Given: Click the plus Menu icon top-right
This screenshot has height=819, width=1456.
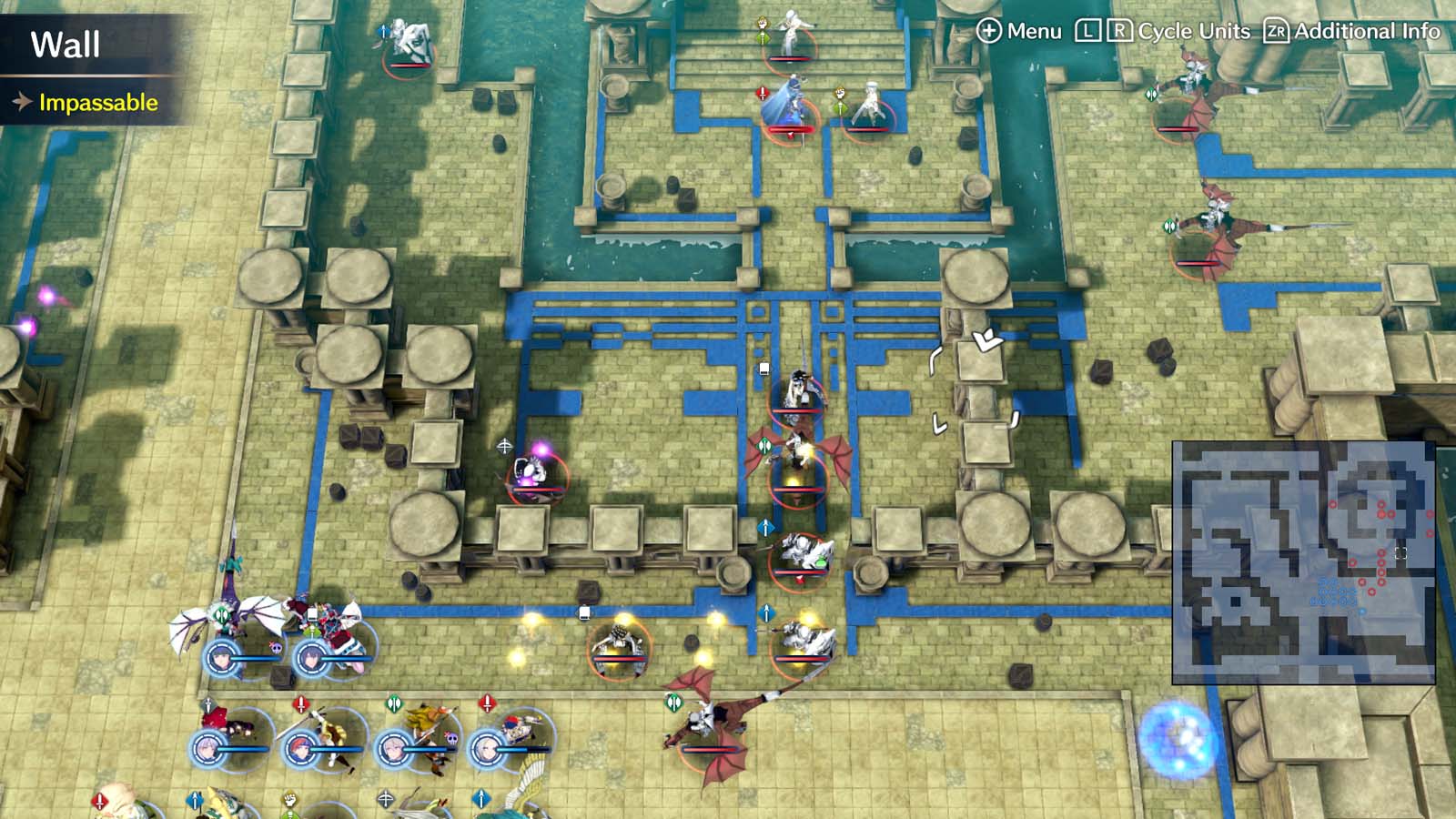Looking at the screenshot, I should coord(989,32).
